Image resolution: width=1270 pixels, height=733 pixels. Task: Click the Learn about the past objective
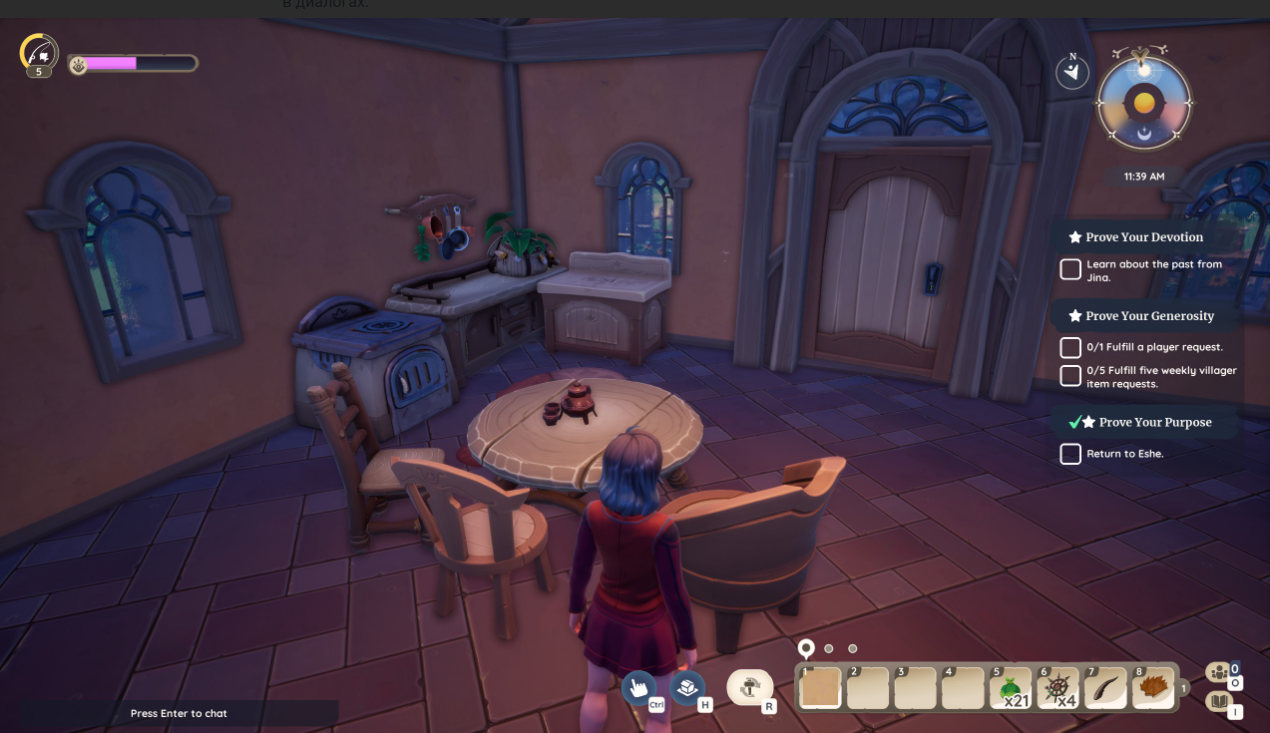pyautogui.click(x=1153, y=271)
